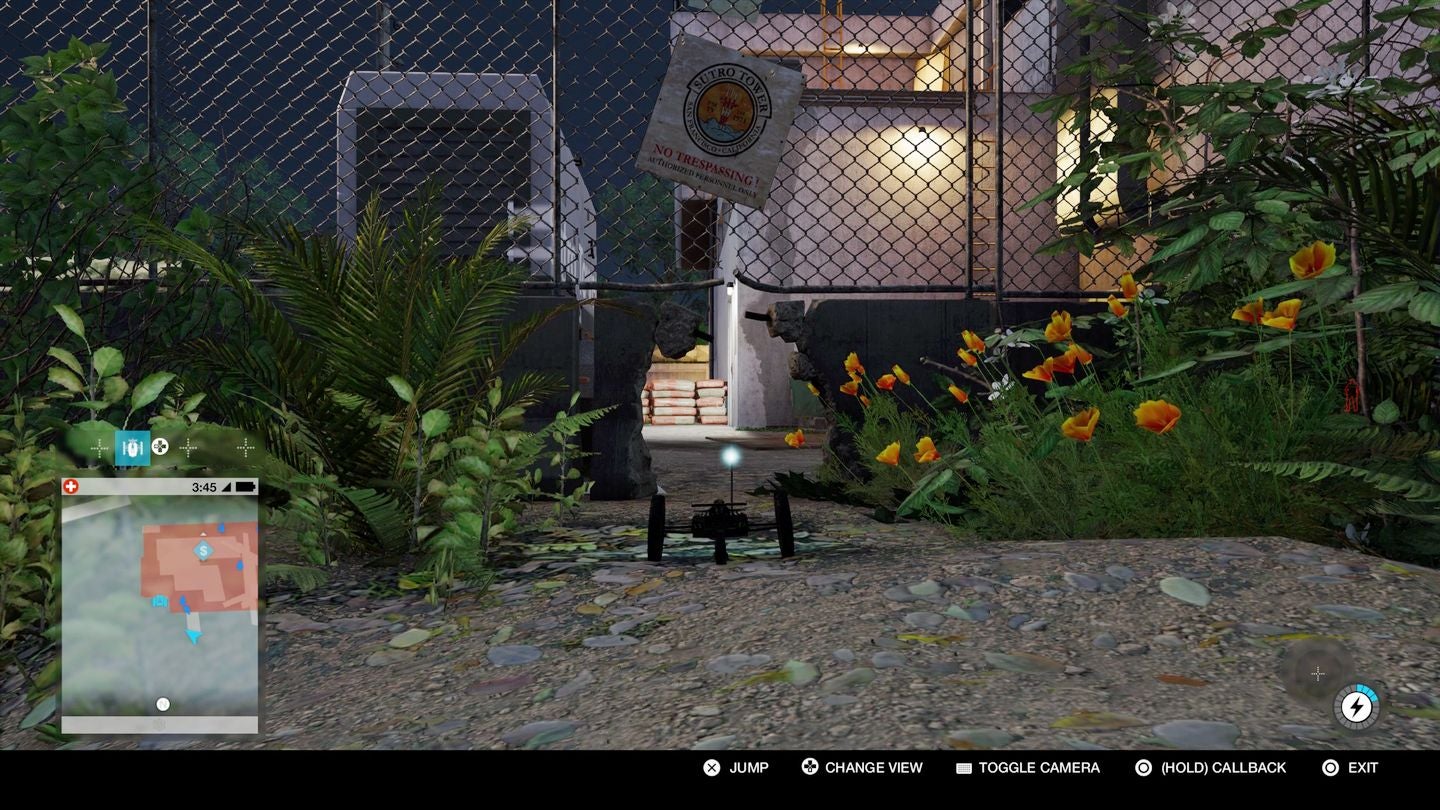Screen dimensions: 1440x810
Task: Click the keyboard glyph beside TOGGLE CAMERA
Action: (962, 767)
